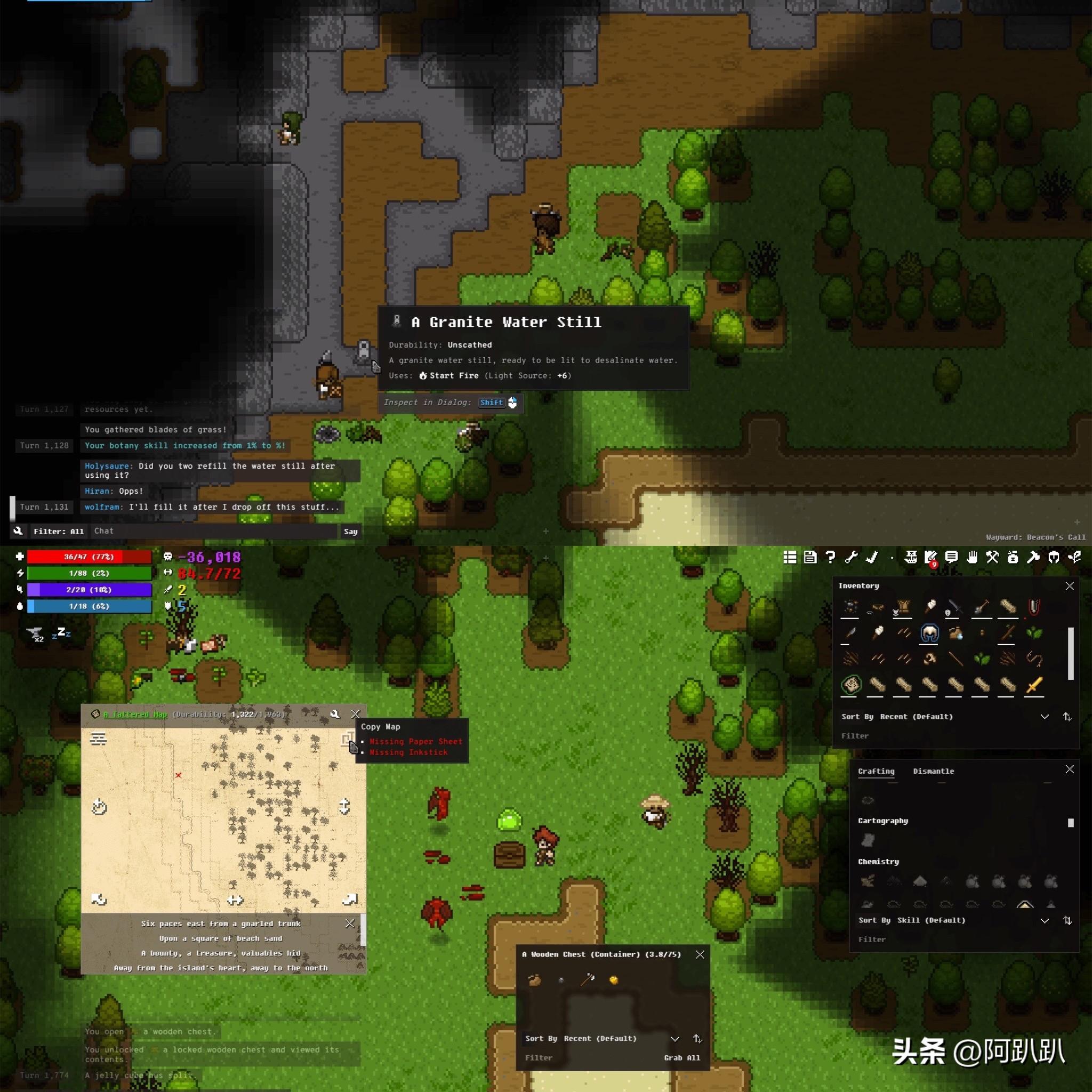Open the save game floppy disk icon
This screenshot has height=1092, width=1092.
(810, 557)
